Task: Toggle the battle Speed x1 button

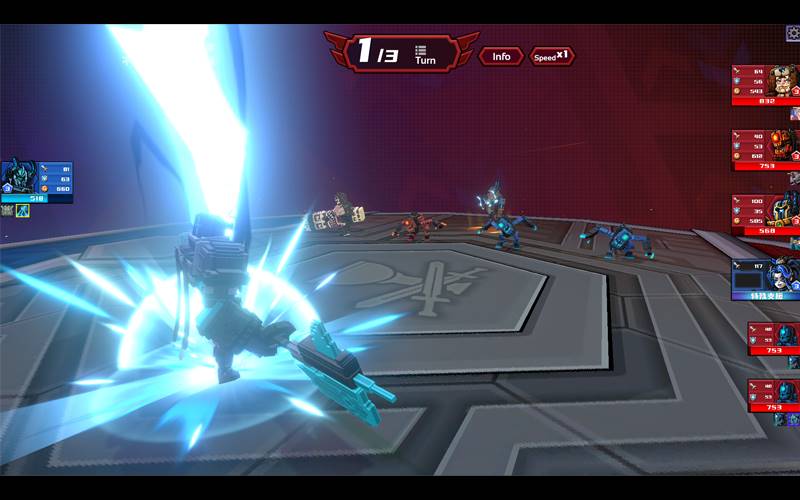Action: (x=552, y=56)
